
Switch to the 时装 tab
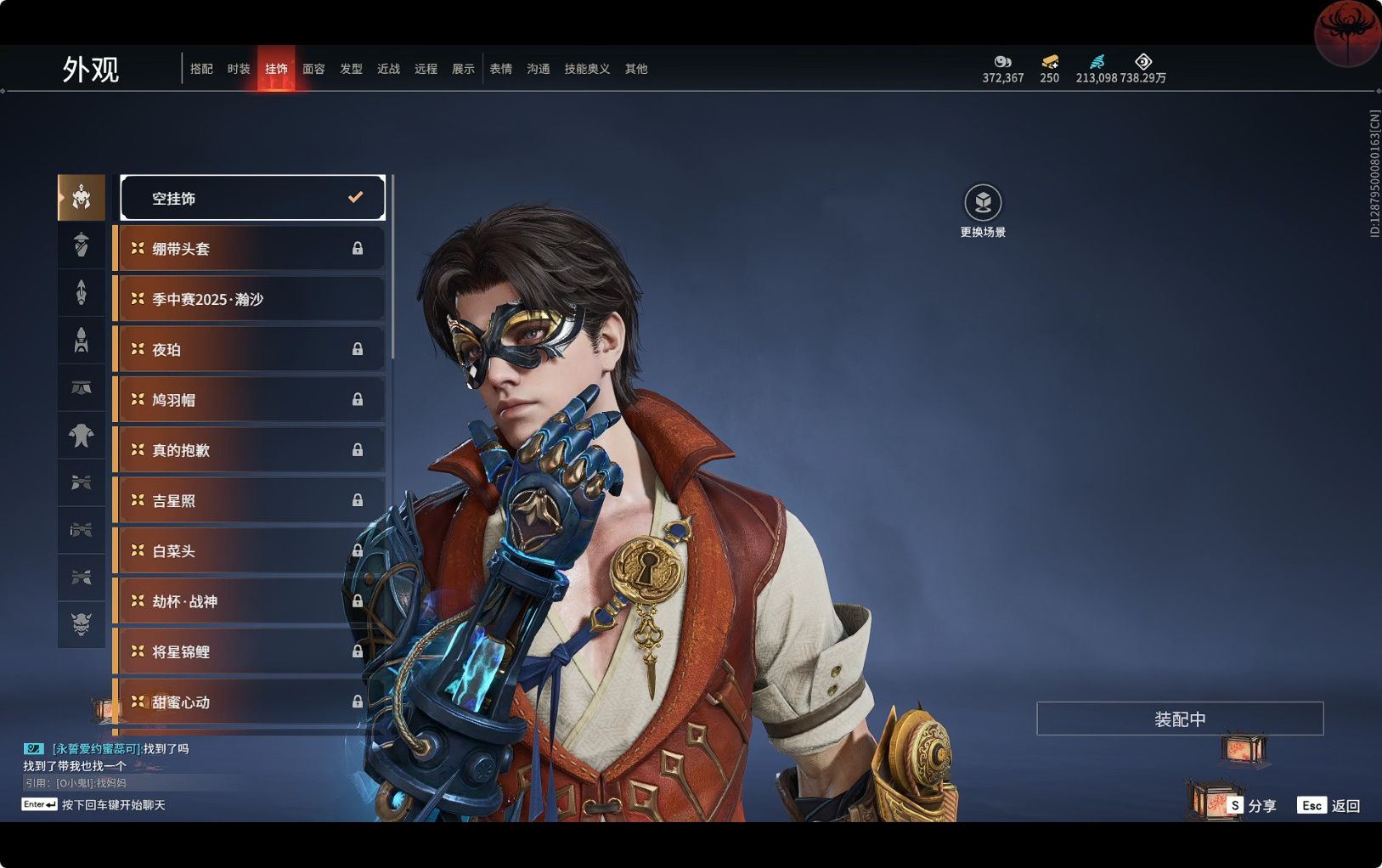239,69
